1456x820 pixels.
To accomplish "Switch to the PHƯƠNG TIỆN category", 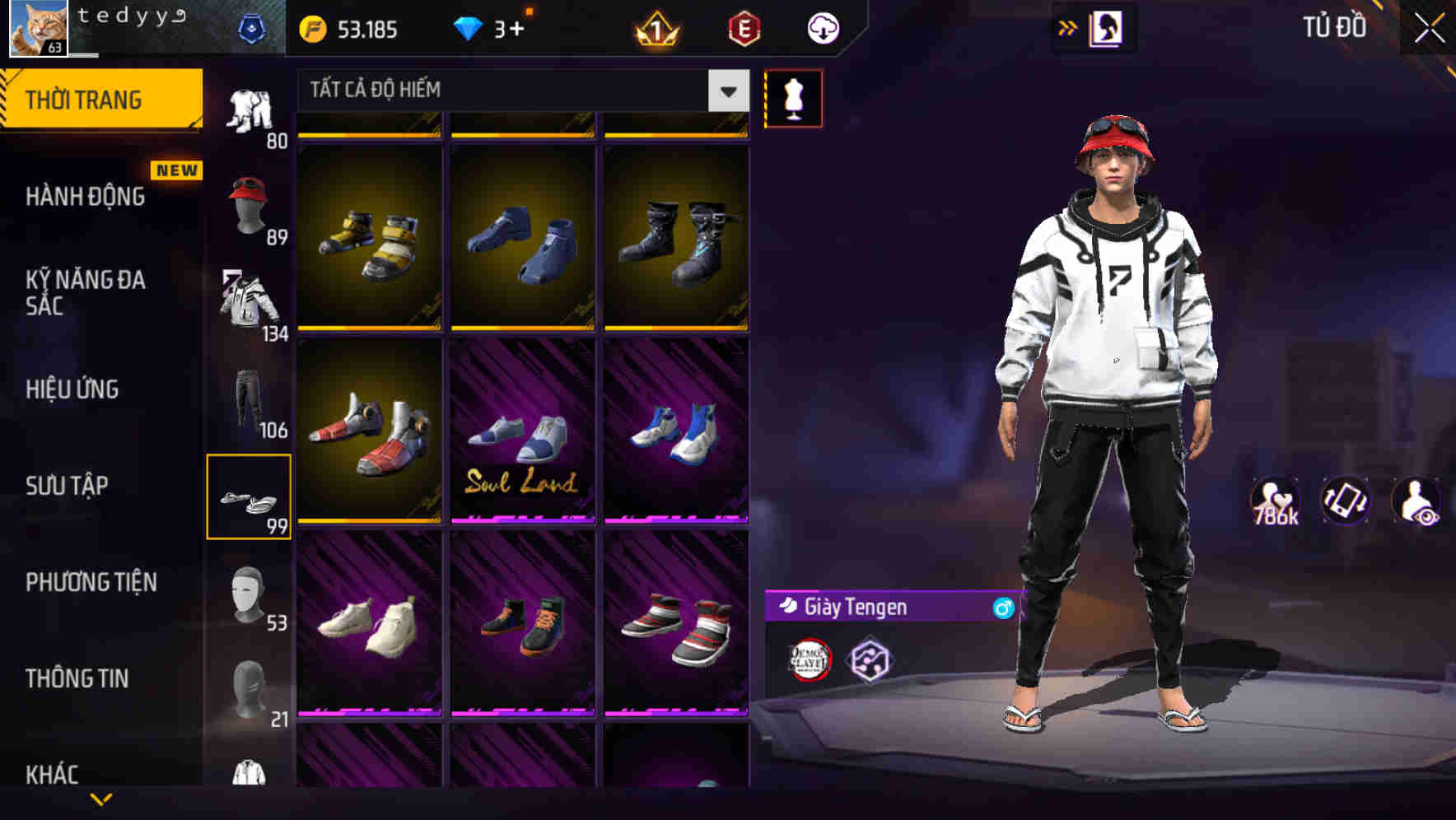I will (91, 582).
